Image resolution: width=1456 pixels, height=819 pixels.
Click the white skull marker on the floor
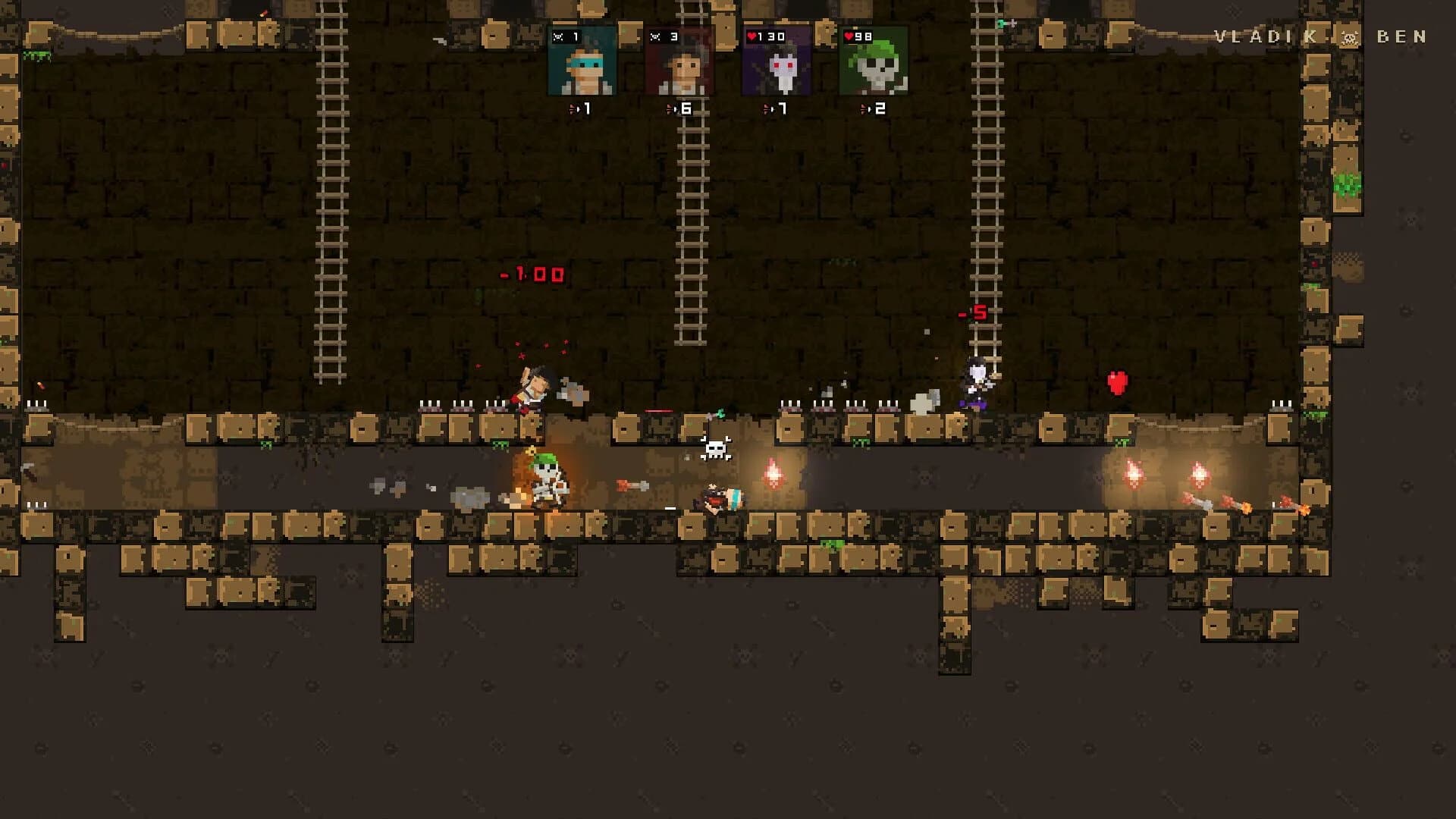[716, 447]
